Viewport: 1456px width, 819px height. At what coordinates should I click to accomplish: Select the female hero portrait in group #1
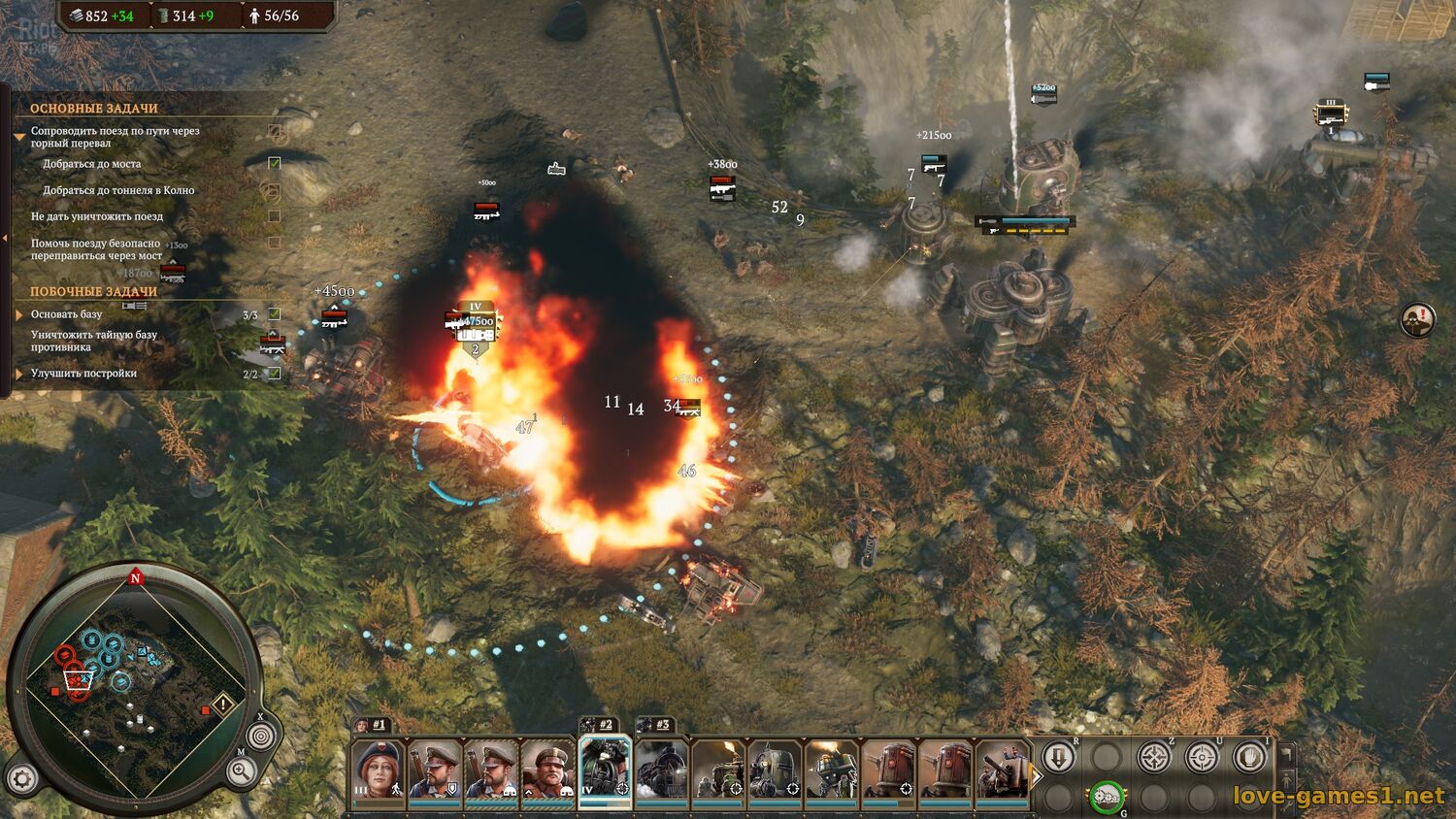point(379,771)
